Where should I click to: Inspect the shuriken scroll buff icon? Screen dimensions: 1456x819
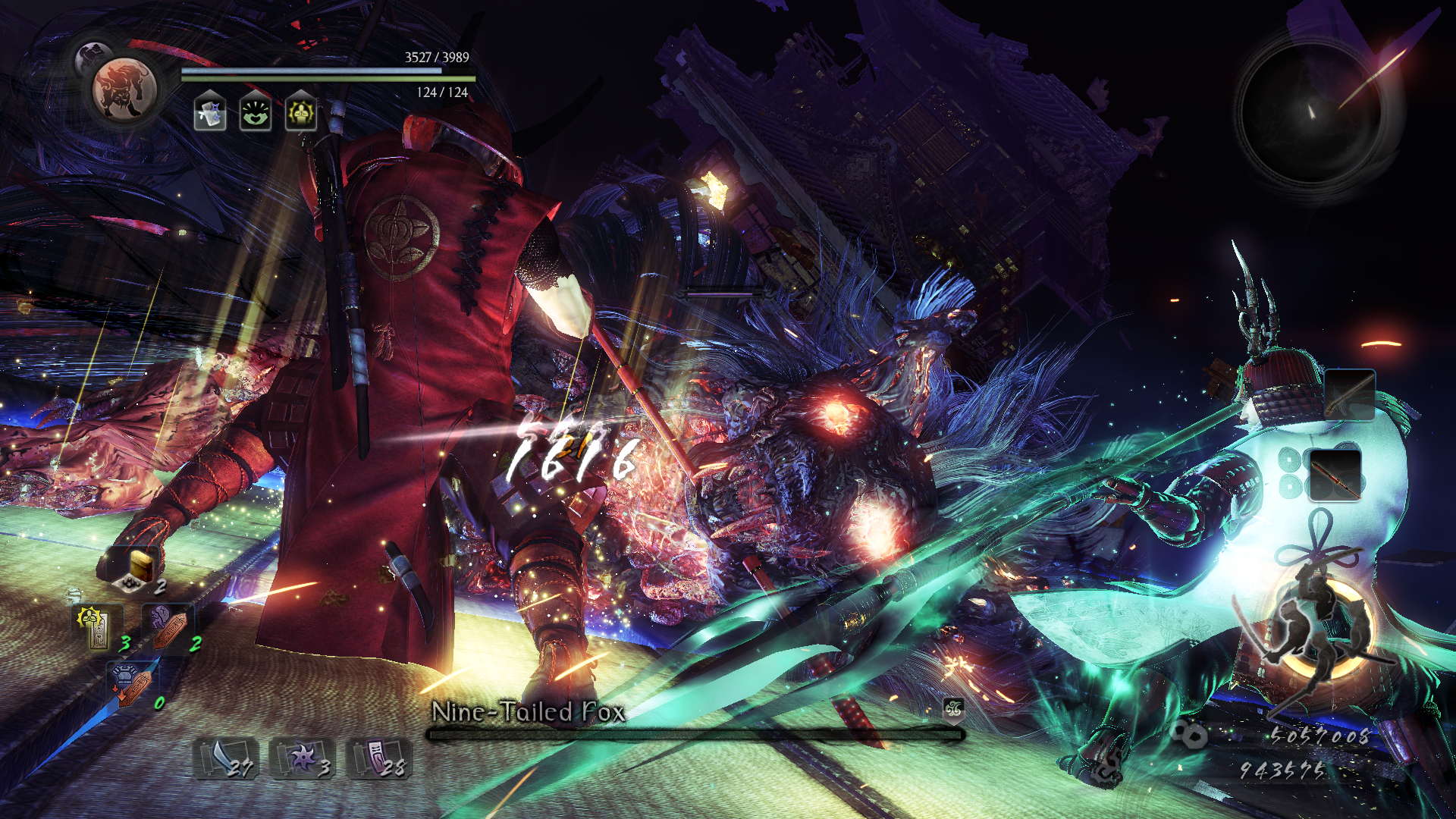coord(210,114)
